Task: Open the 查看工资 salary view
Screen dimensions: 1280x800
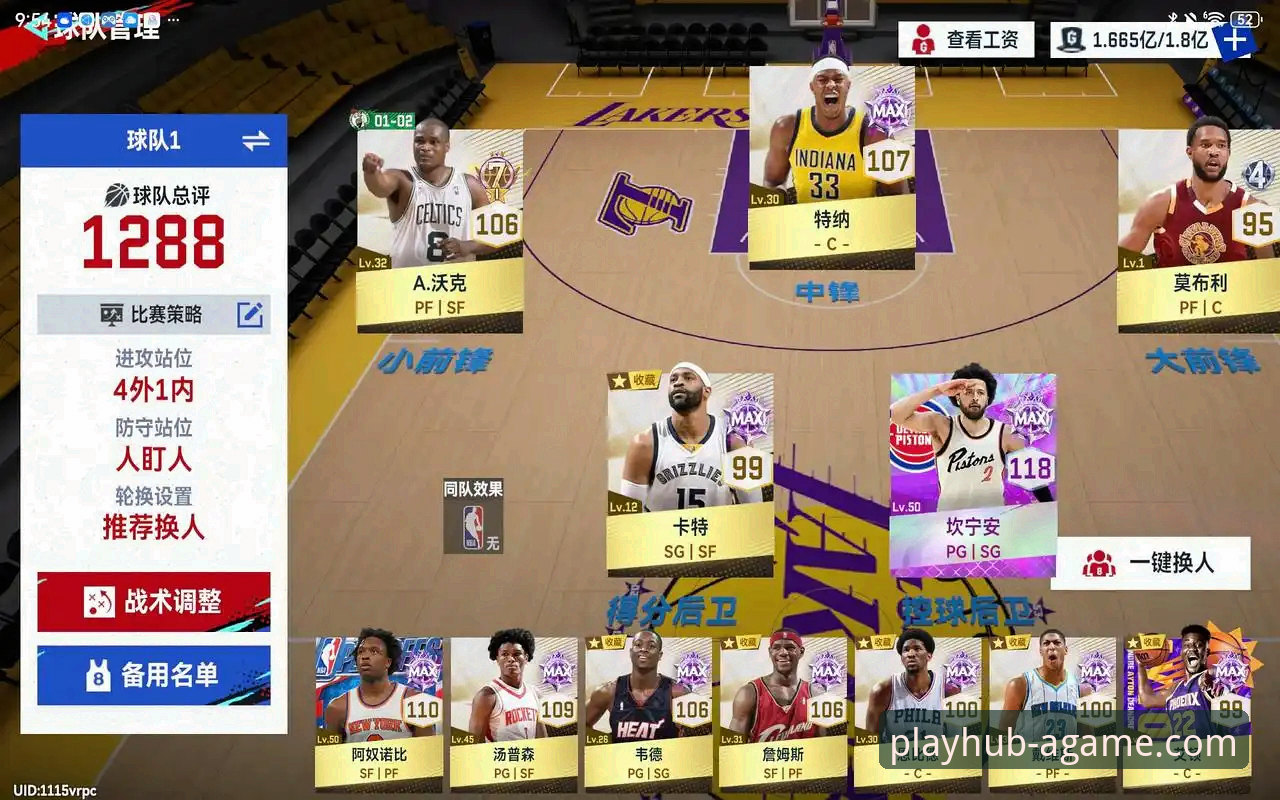Action: point(965,40)
